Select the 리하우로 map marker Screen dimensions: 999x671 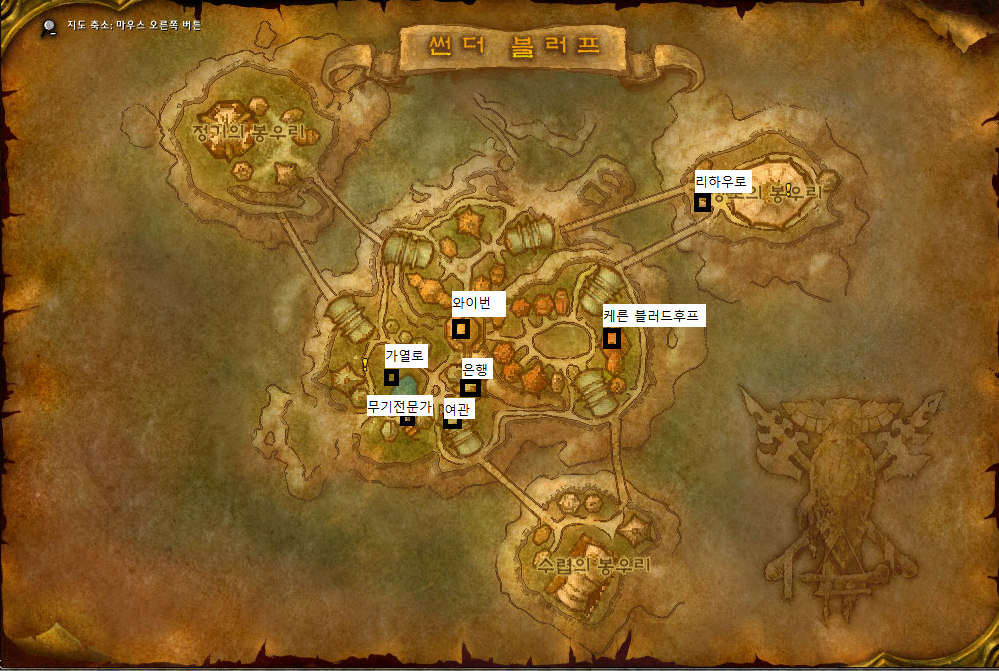pyautogui.click(x=702, y=202)
